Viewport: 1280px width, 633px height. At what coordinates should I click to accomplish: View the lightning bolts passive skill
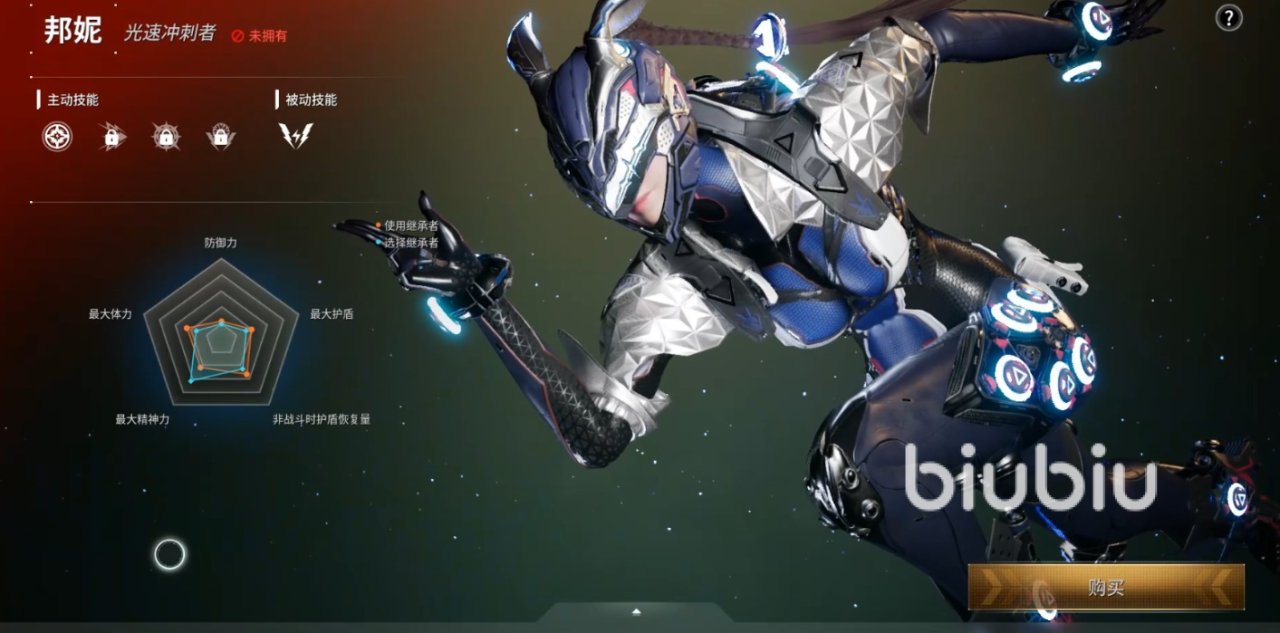coord(296,136)
